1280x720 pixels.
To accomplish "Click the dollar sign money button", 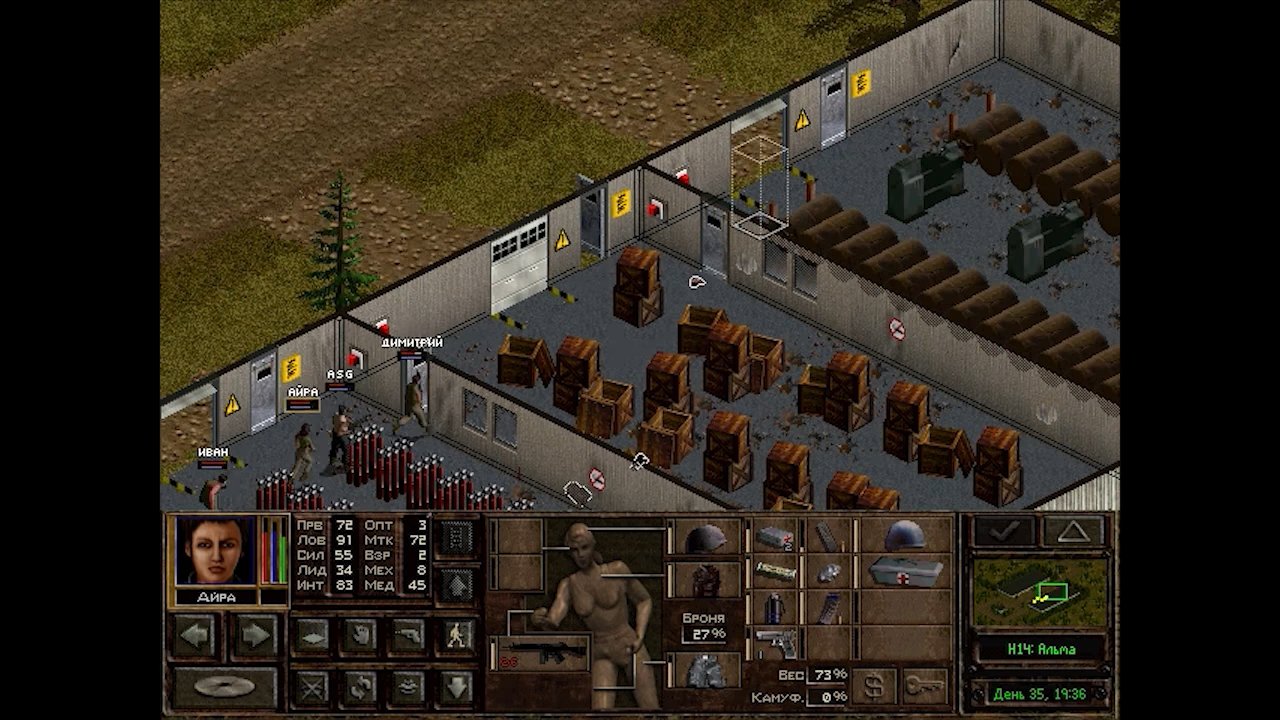I will tap(874, 686).
